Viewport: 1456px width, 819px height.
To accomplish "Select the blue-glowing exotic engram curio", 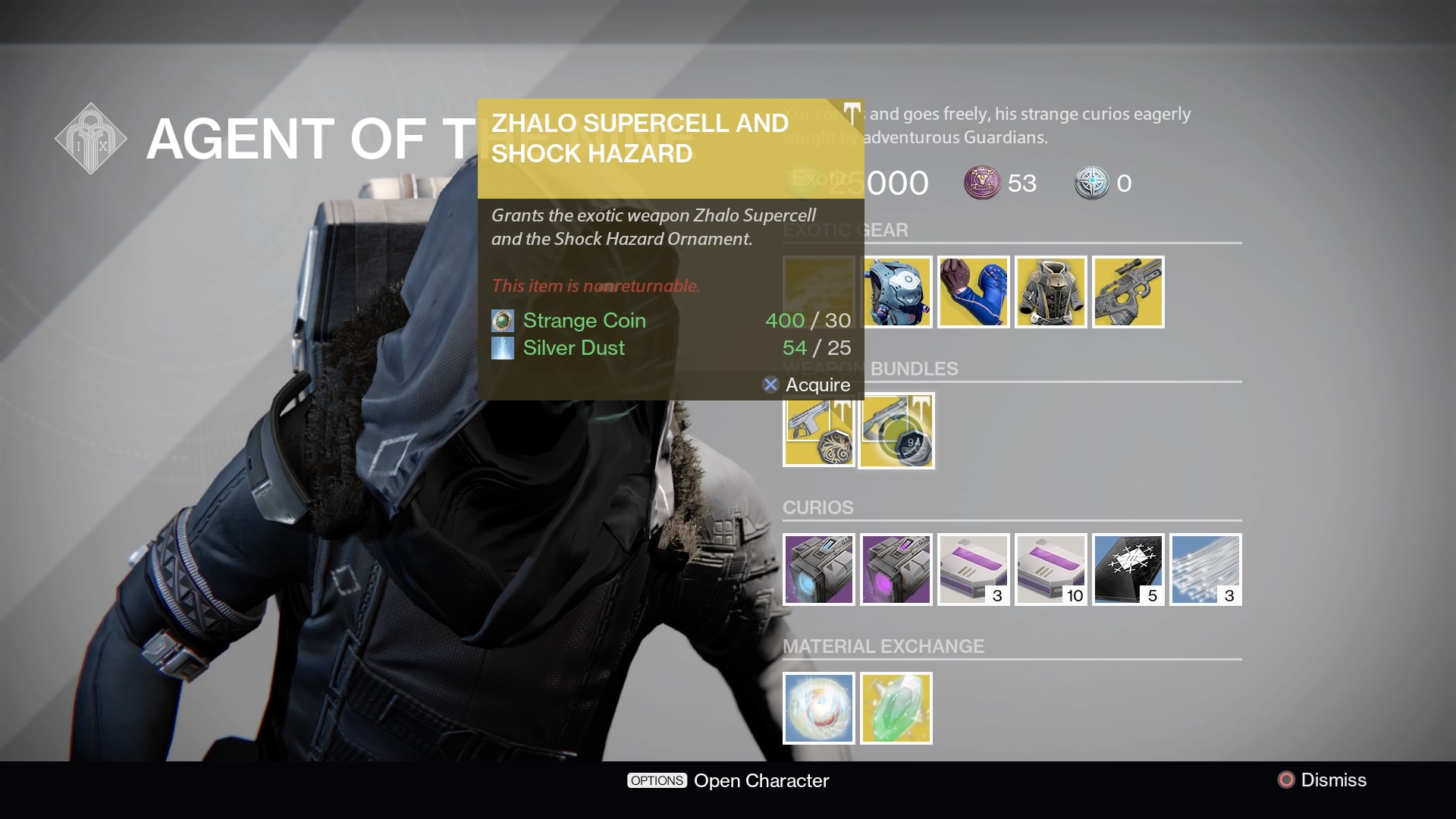I will [x=819, y=570].
